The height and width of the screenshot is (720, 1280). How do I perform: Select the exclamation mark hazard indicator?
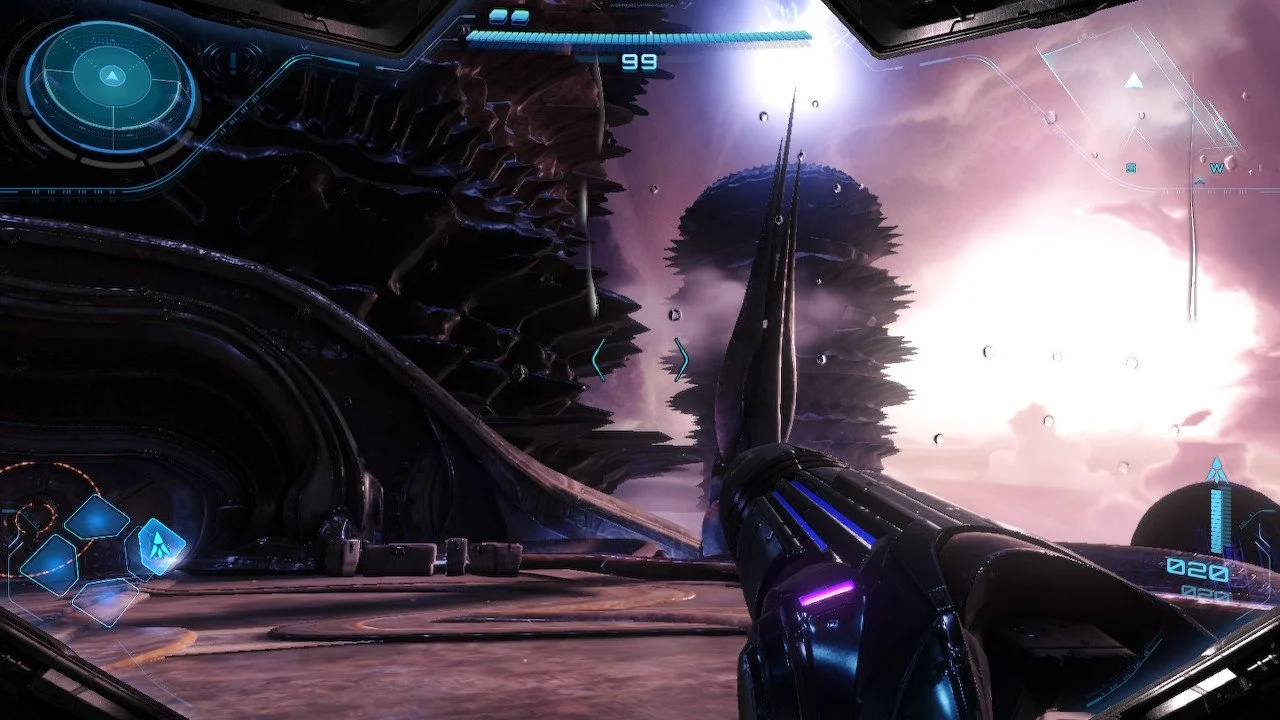233,61
